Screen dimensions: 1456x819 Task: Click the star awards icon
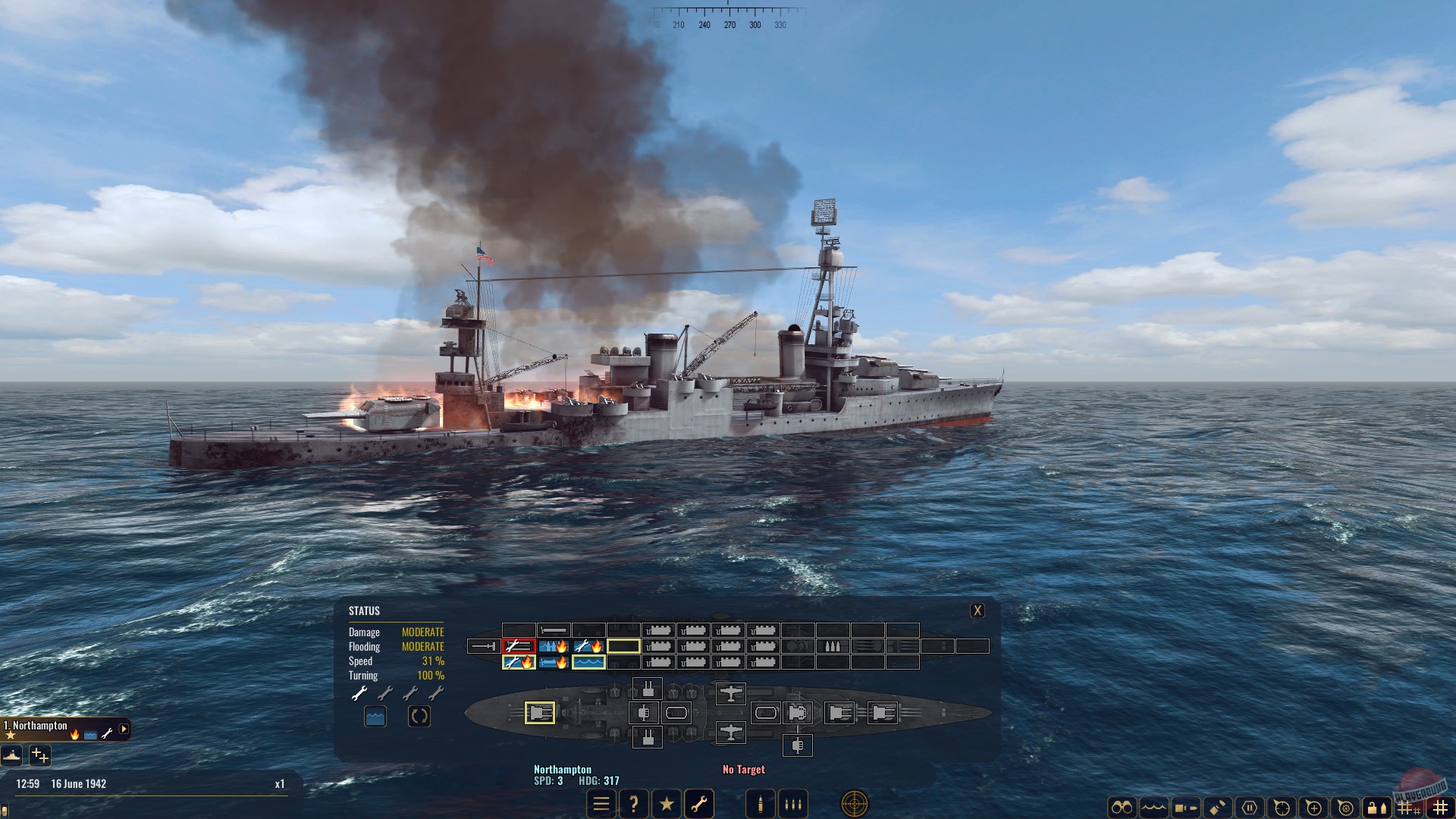667,803
